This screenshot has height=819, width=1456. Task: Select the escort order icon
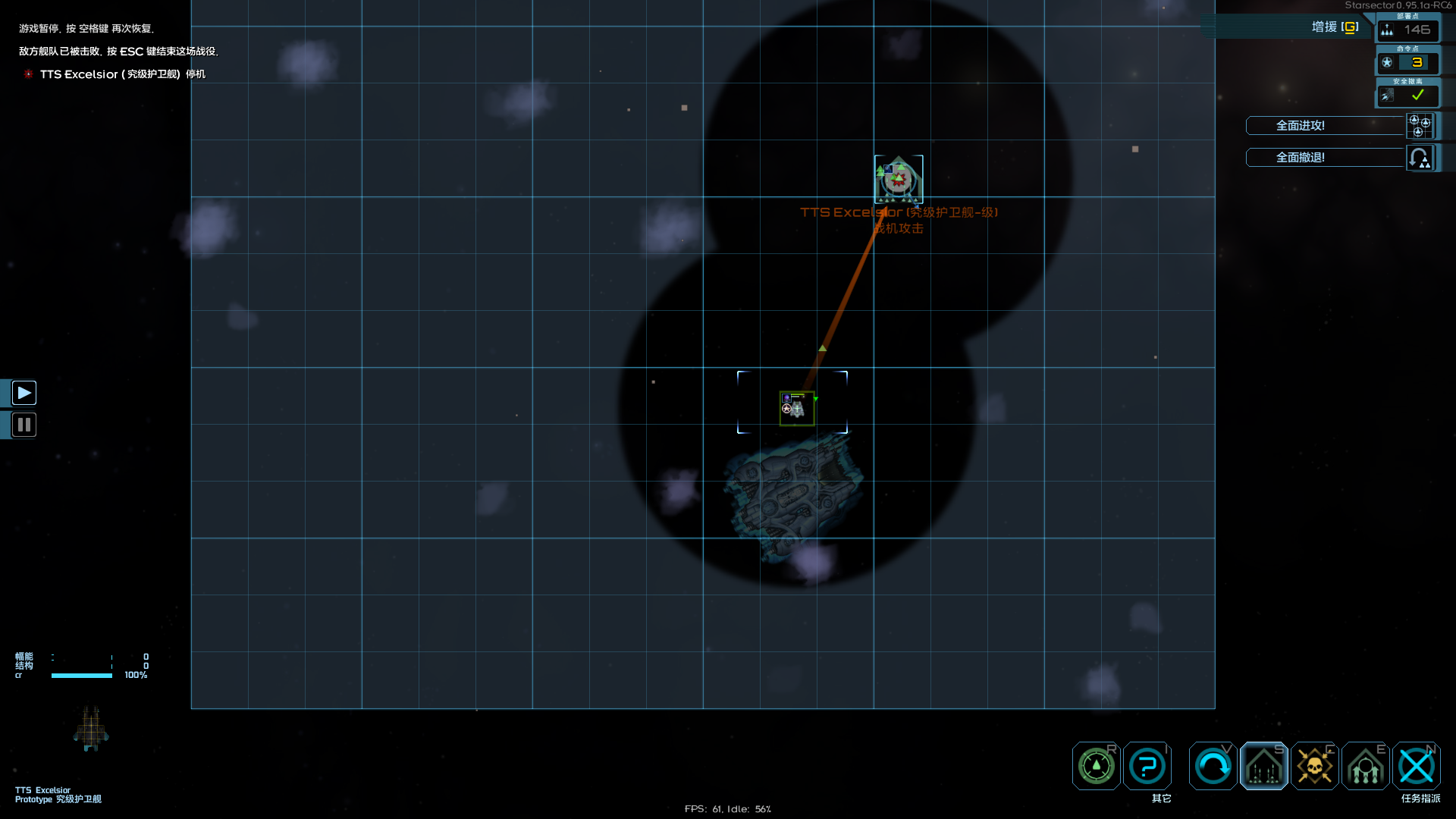coord(1364,766)
